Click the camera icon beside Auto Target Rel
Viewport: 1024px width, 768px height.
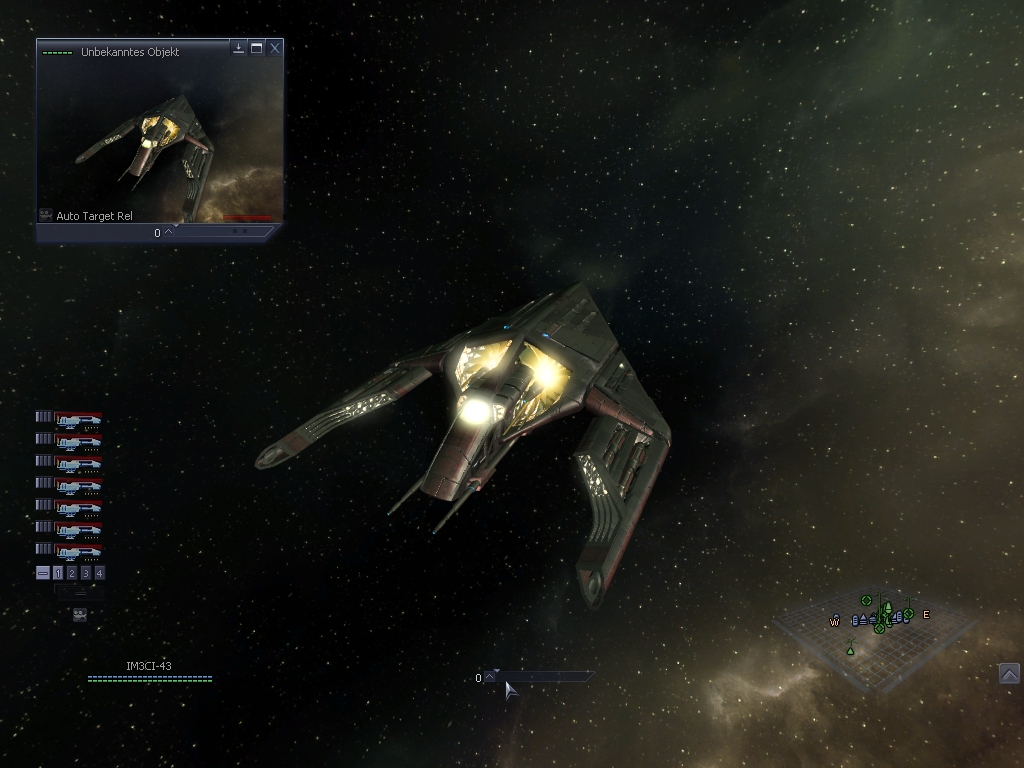[x=45, y=215]
